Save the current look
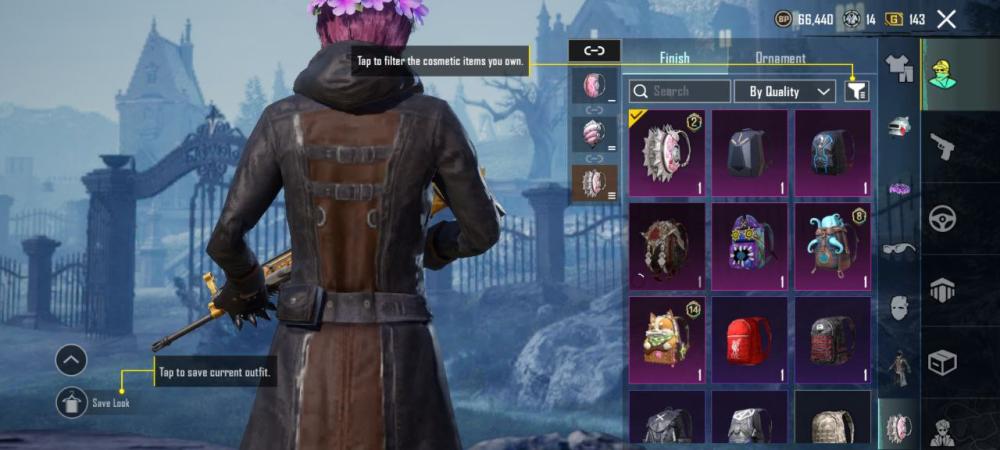Viewport: 1000px width, 450px height. 72,402
